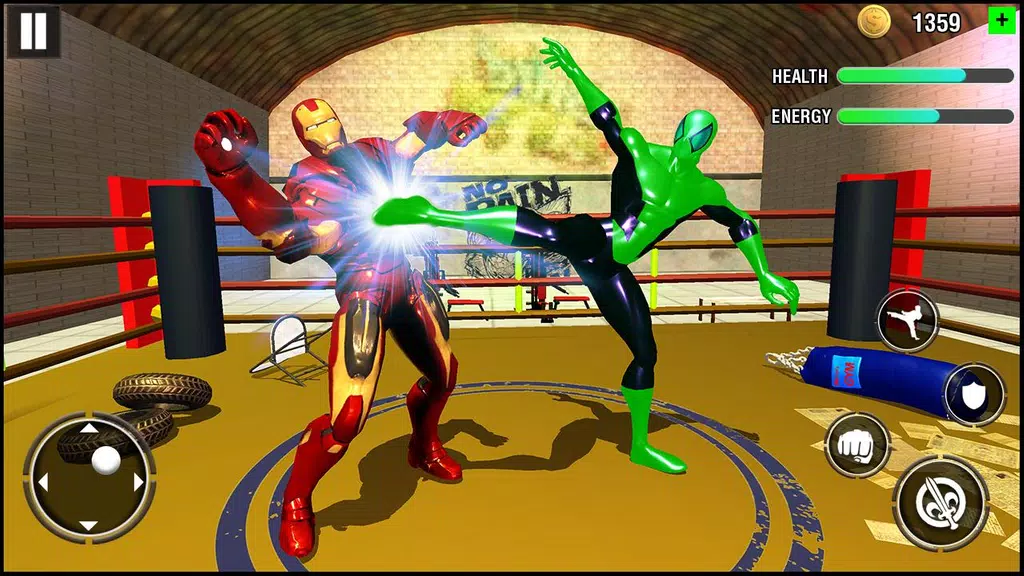Viewport: 1024px width, 576px height.
Task: Activate the flying kick attack button
Action: [x=908, y=321]
